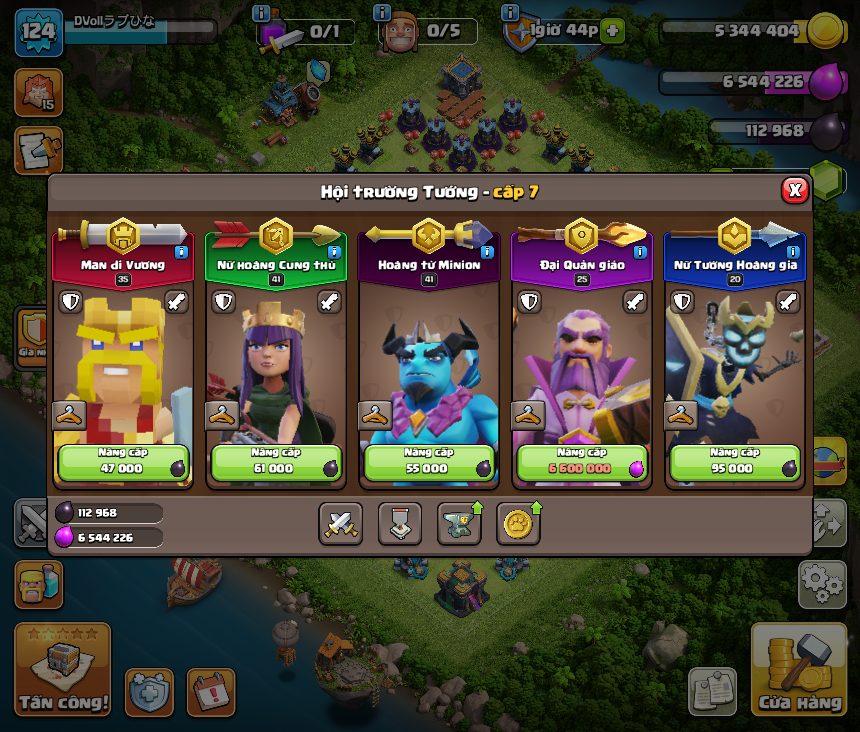
Task: Start an attack with Tấn công!
Action: coord(62,672)
